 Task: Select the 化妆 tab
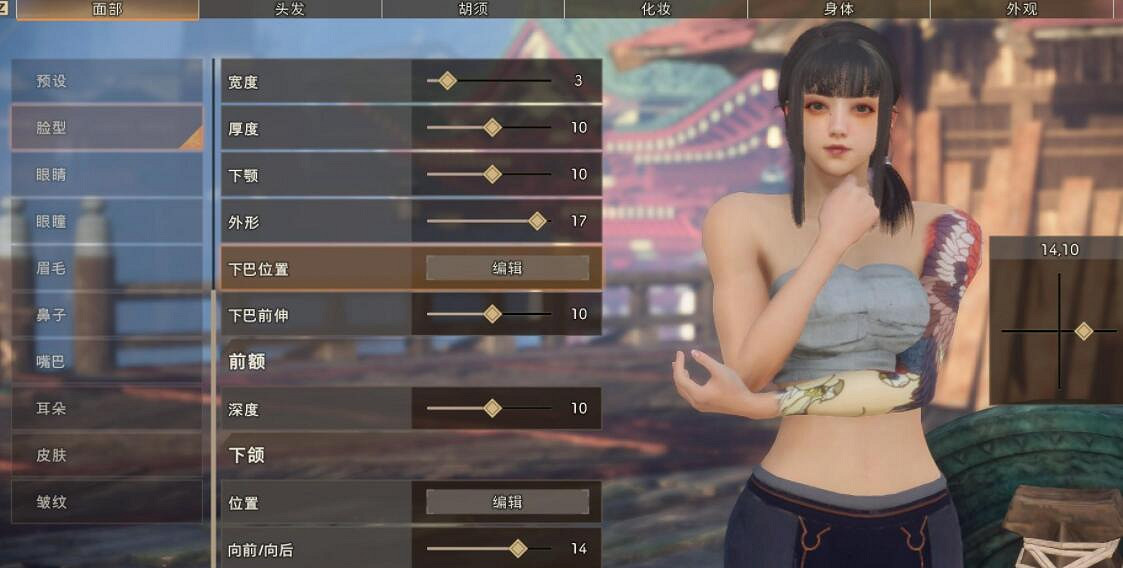655,10
